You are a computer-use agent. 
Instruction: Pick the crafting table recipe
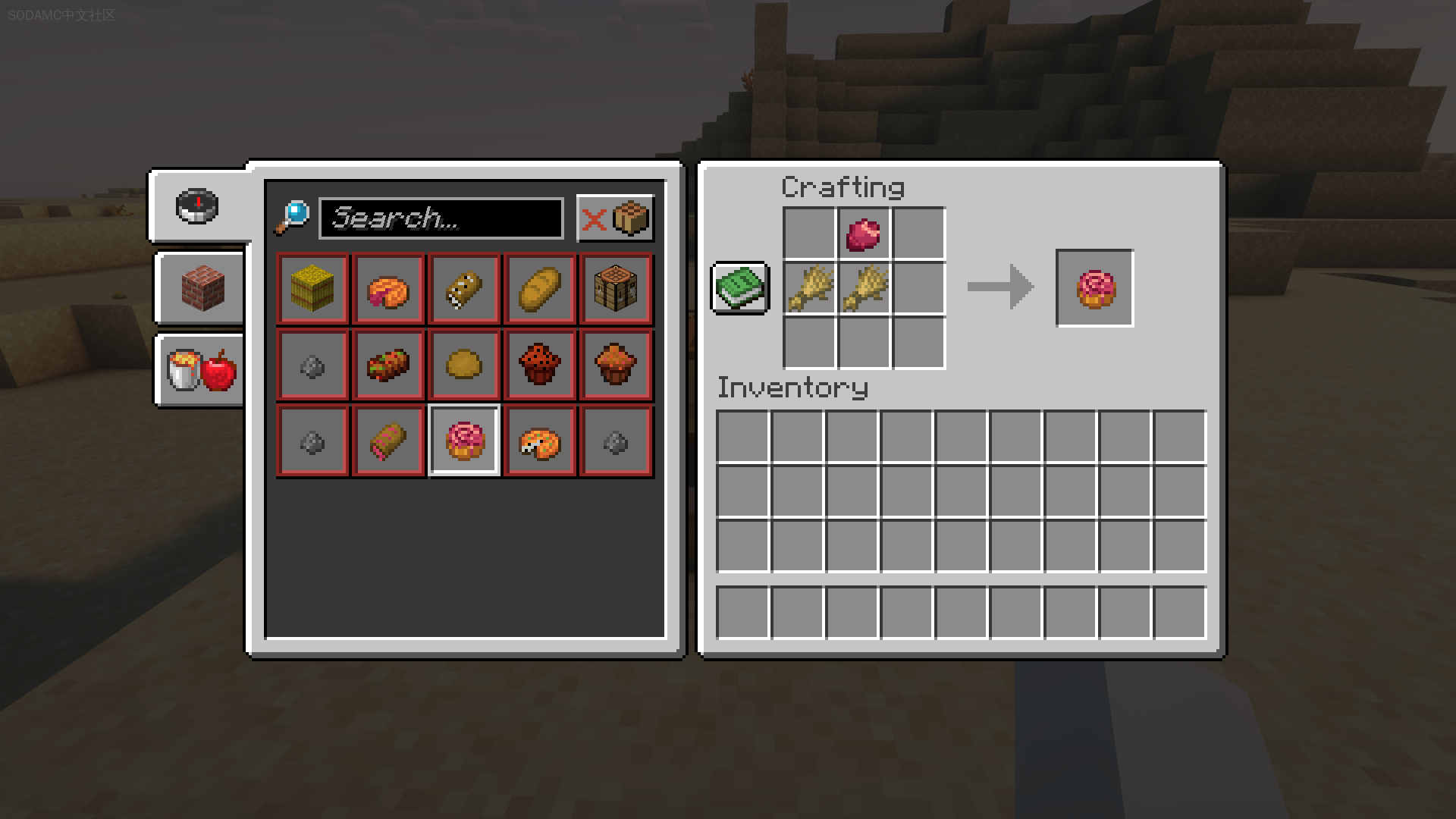(x=616, y=289)
